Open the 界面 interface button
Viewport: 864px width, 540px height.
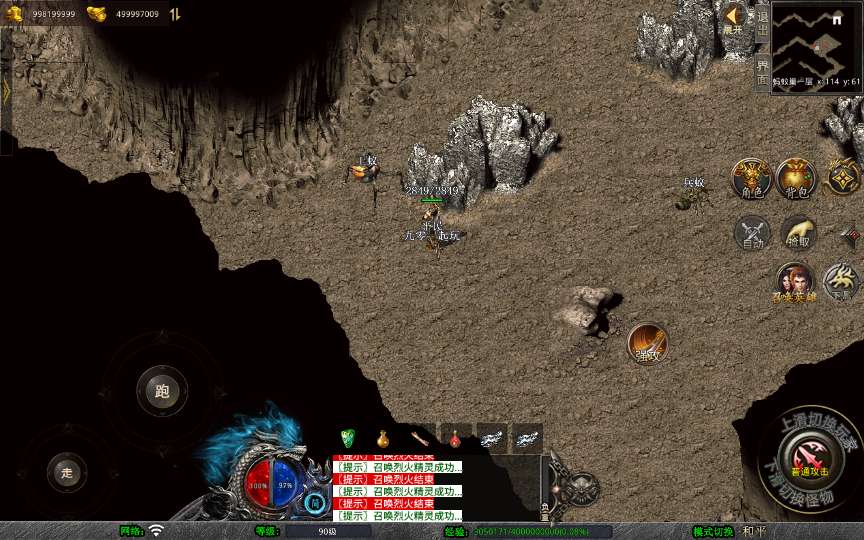point(762,70)
